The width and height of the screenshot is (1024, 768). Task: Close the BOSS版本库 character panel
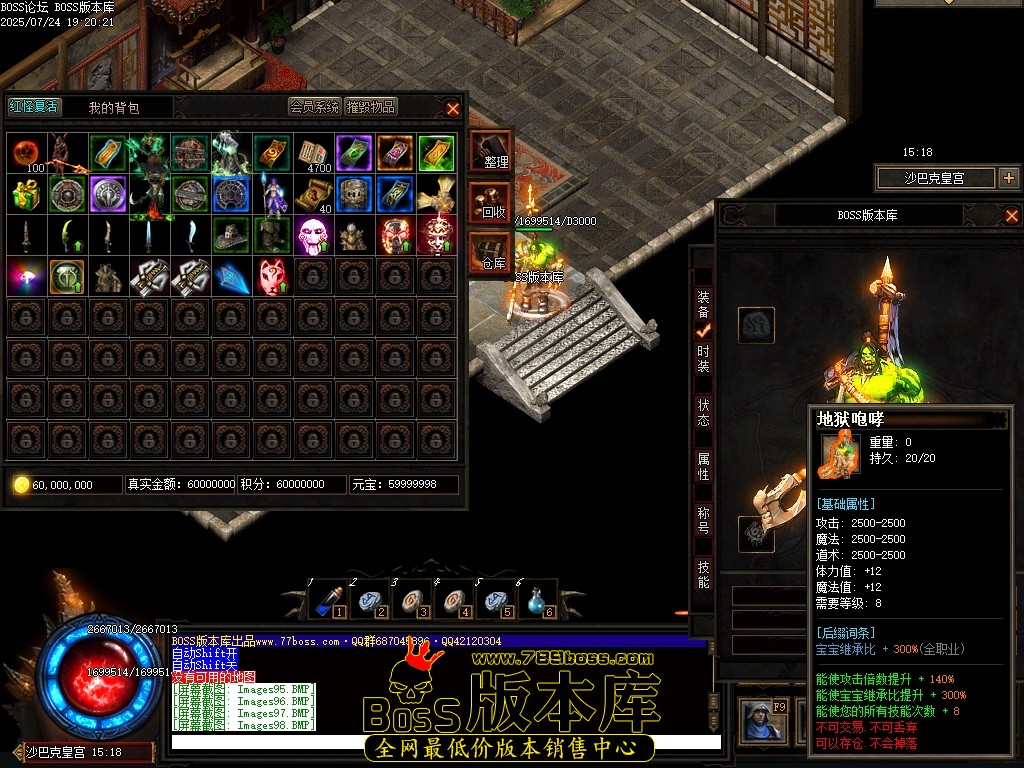tap(1011, 215)
